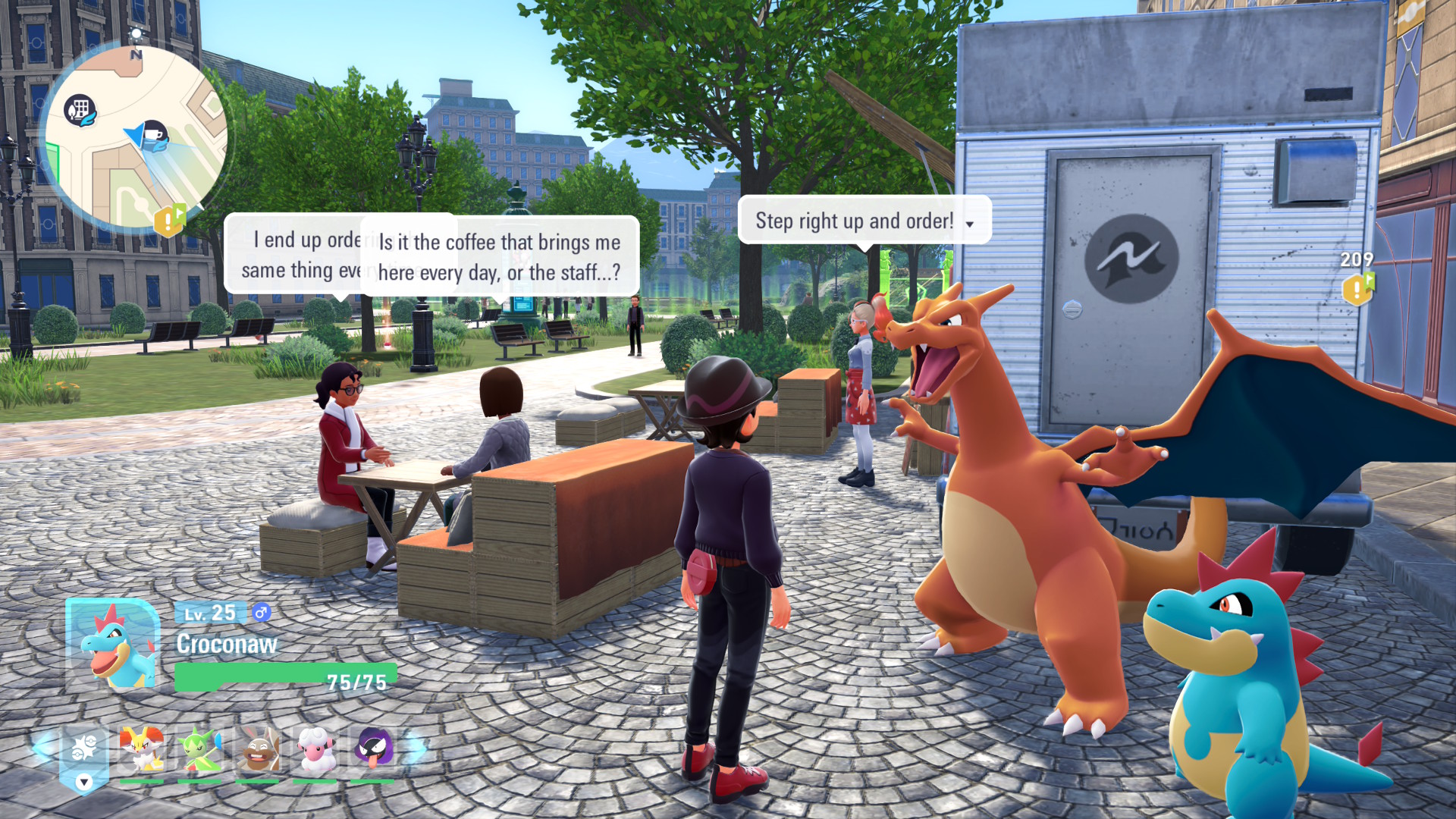
Task: Select the mission waypoint marker showing 209
Action: [x=1357, y=288]
